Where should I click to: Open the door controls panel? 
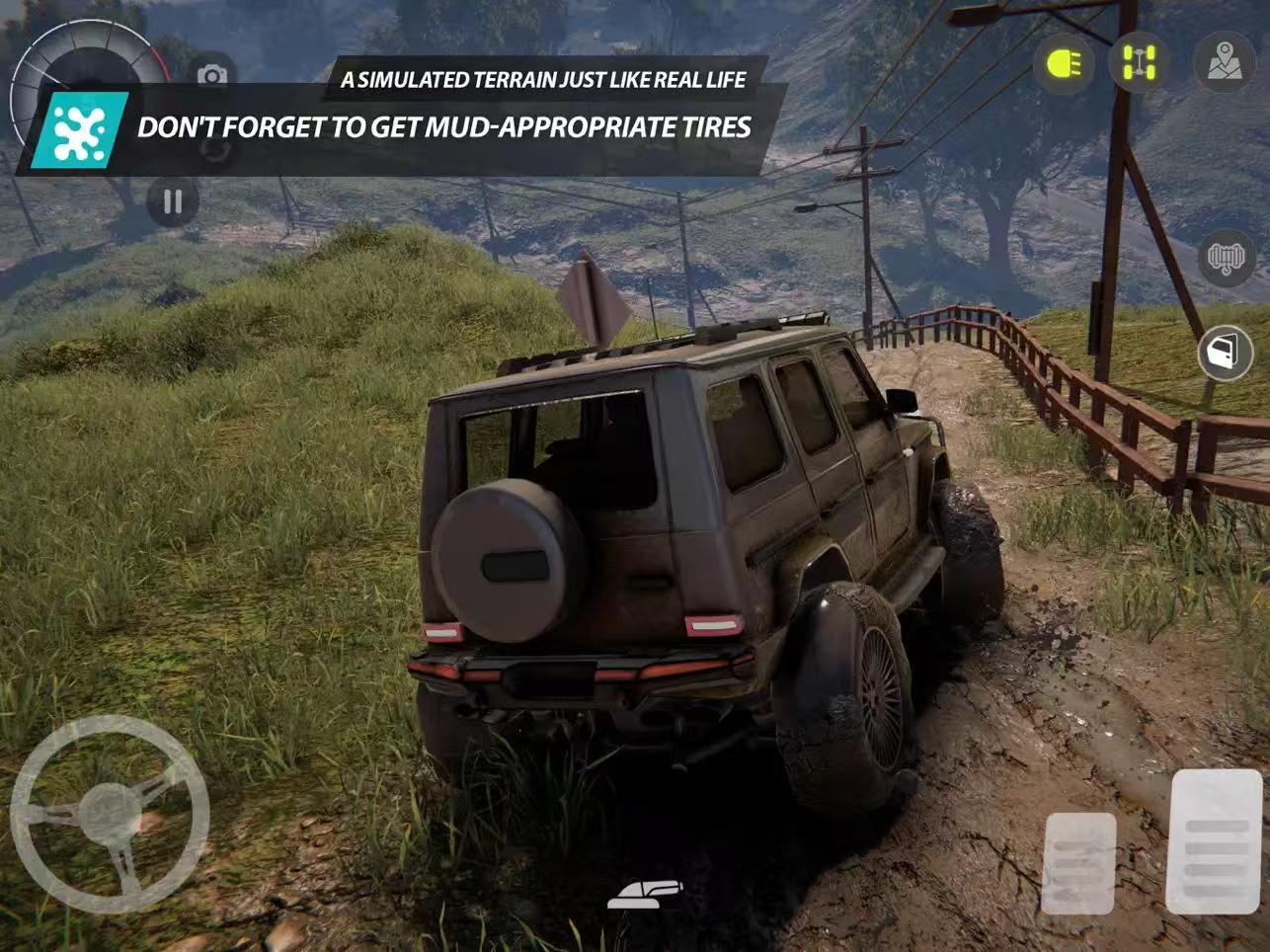[1224, 354]
